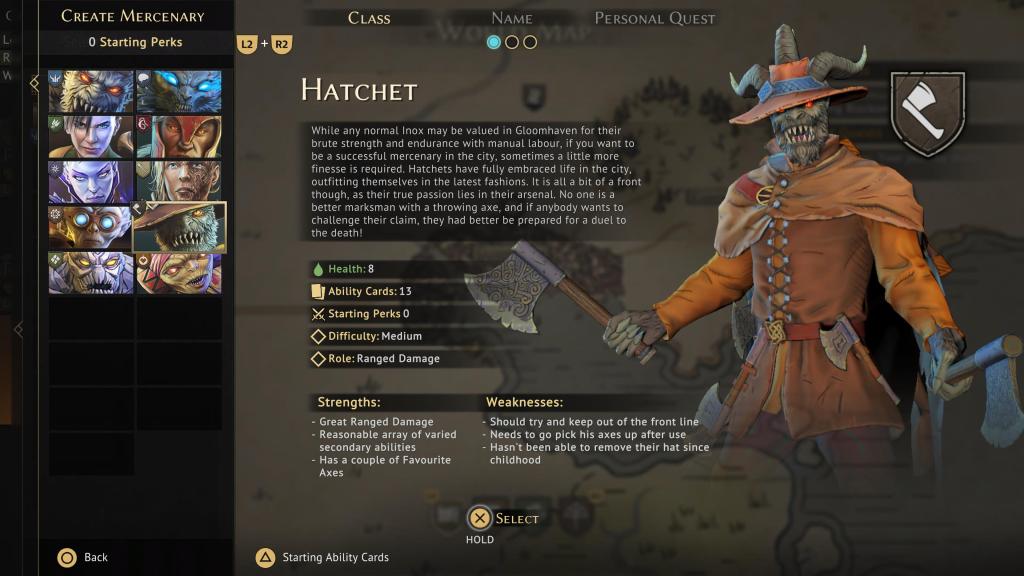This screenshot has width=1024, height=576.
Task: Open the Personal Quest step tab
Action: (x=655, y=18)
